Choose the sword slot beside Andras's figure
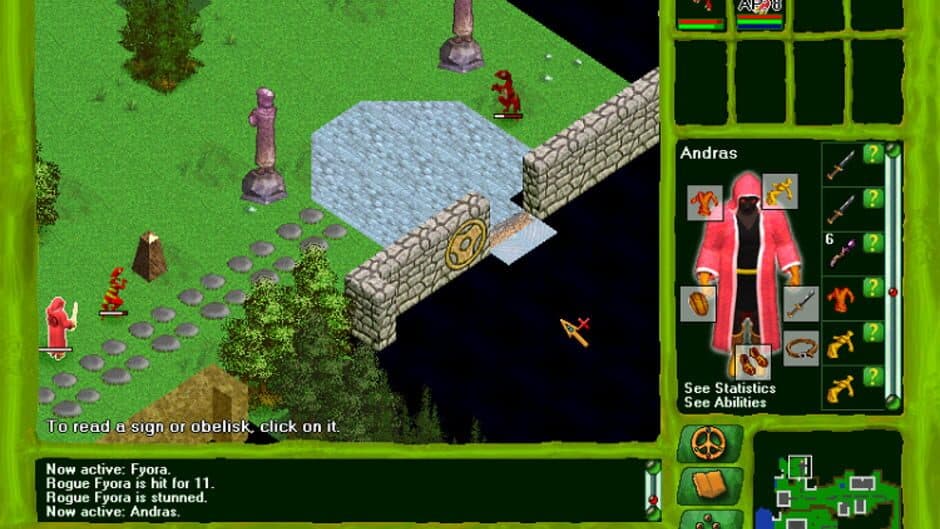The width and height of the screenshot is (940, 529). (x=801, y=304)
